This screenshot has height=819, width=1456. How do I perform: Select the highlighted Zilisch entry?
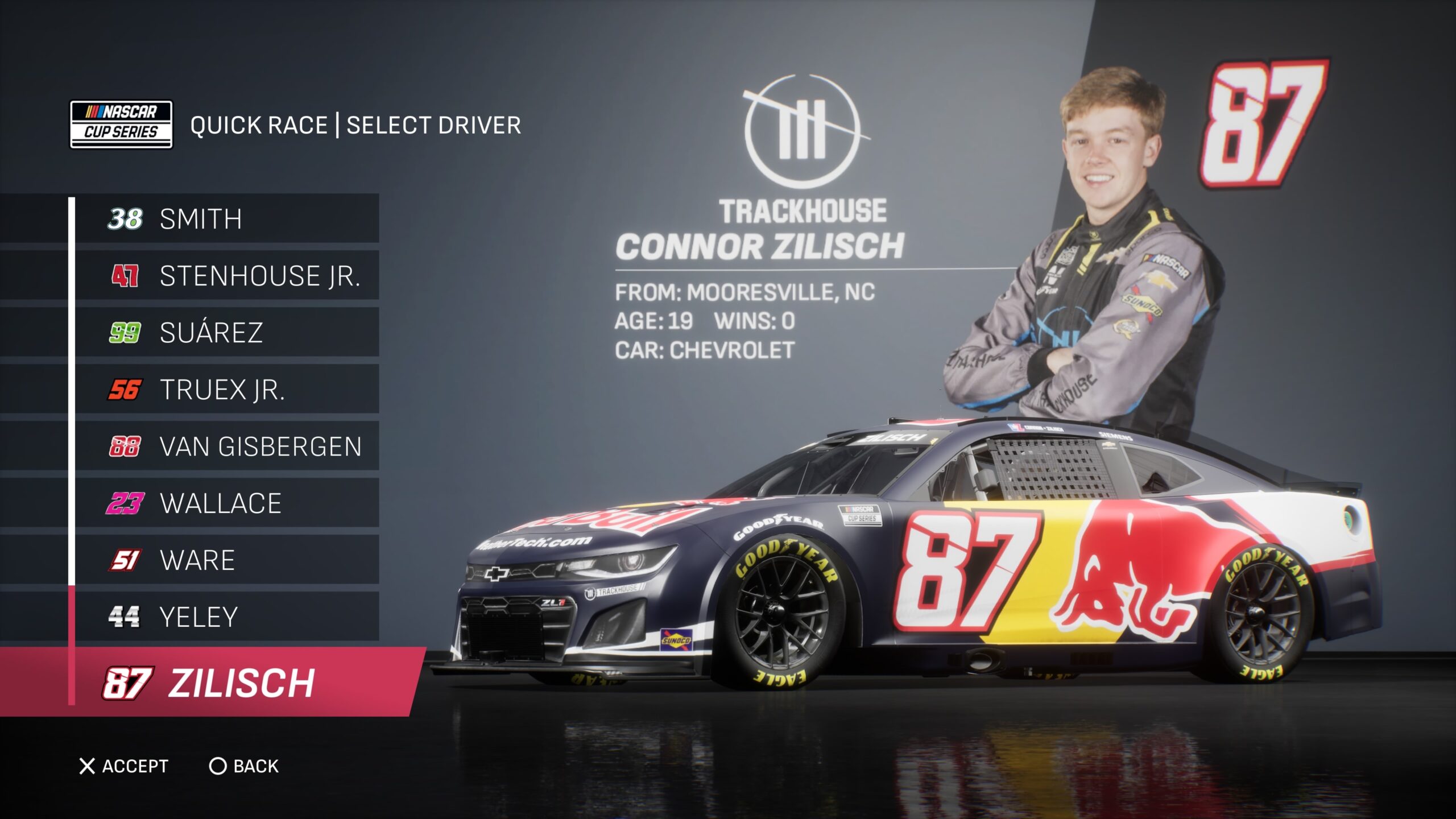click(x=227, y=682)
